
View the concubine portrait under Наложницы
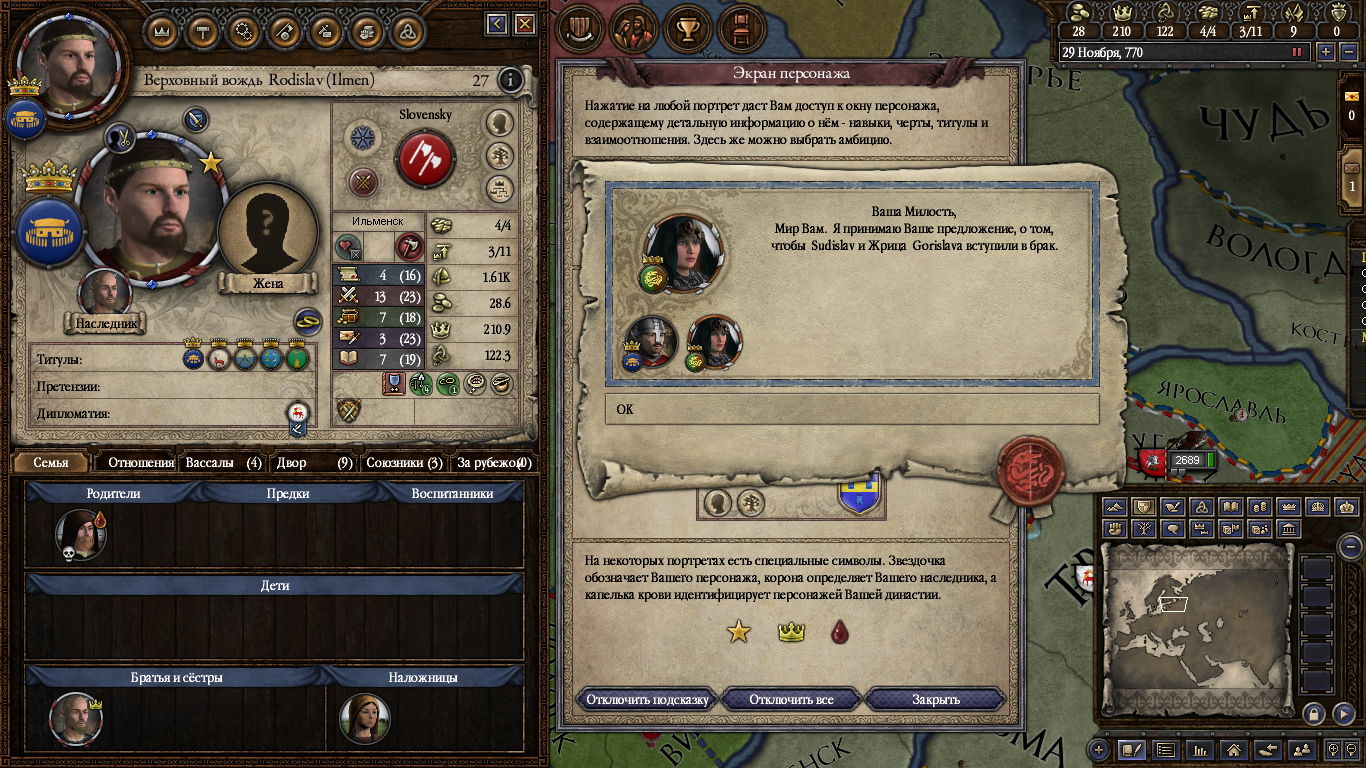(364, 717)
